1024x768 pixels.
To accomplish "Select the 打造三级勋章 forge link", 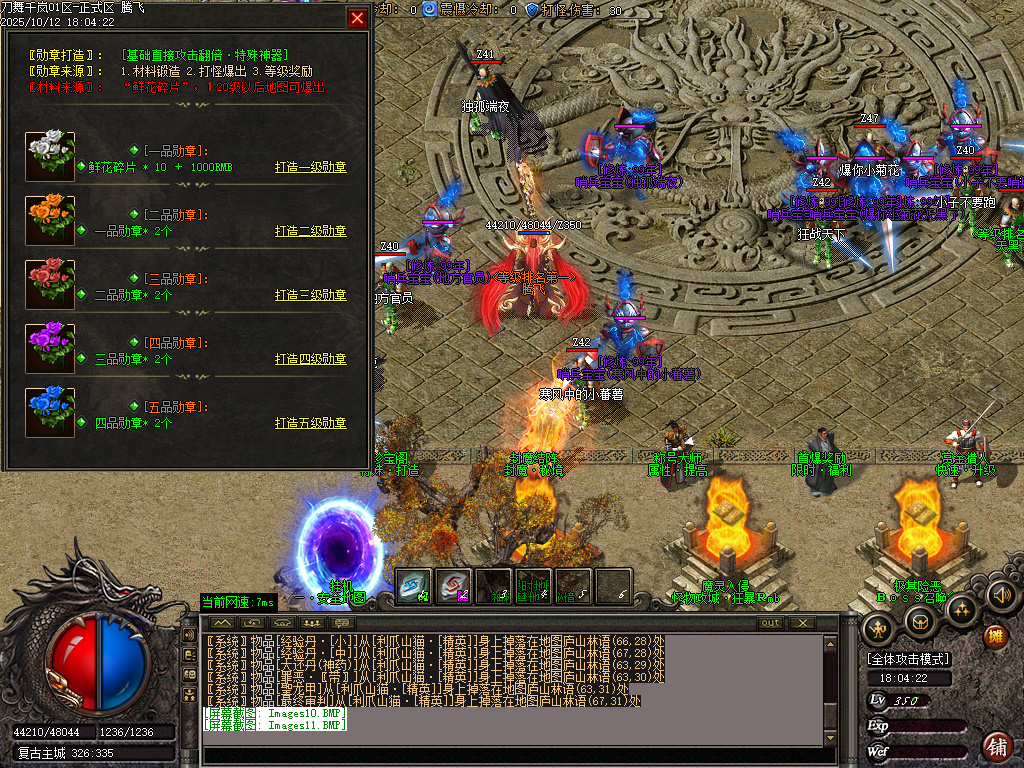I will (310, 295).
